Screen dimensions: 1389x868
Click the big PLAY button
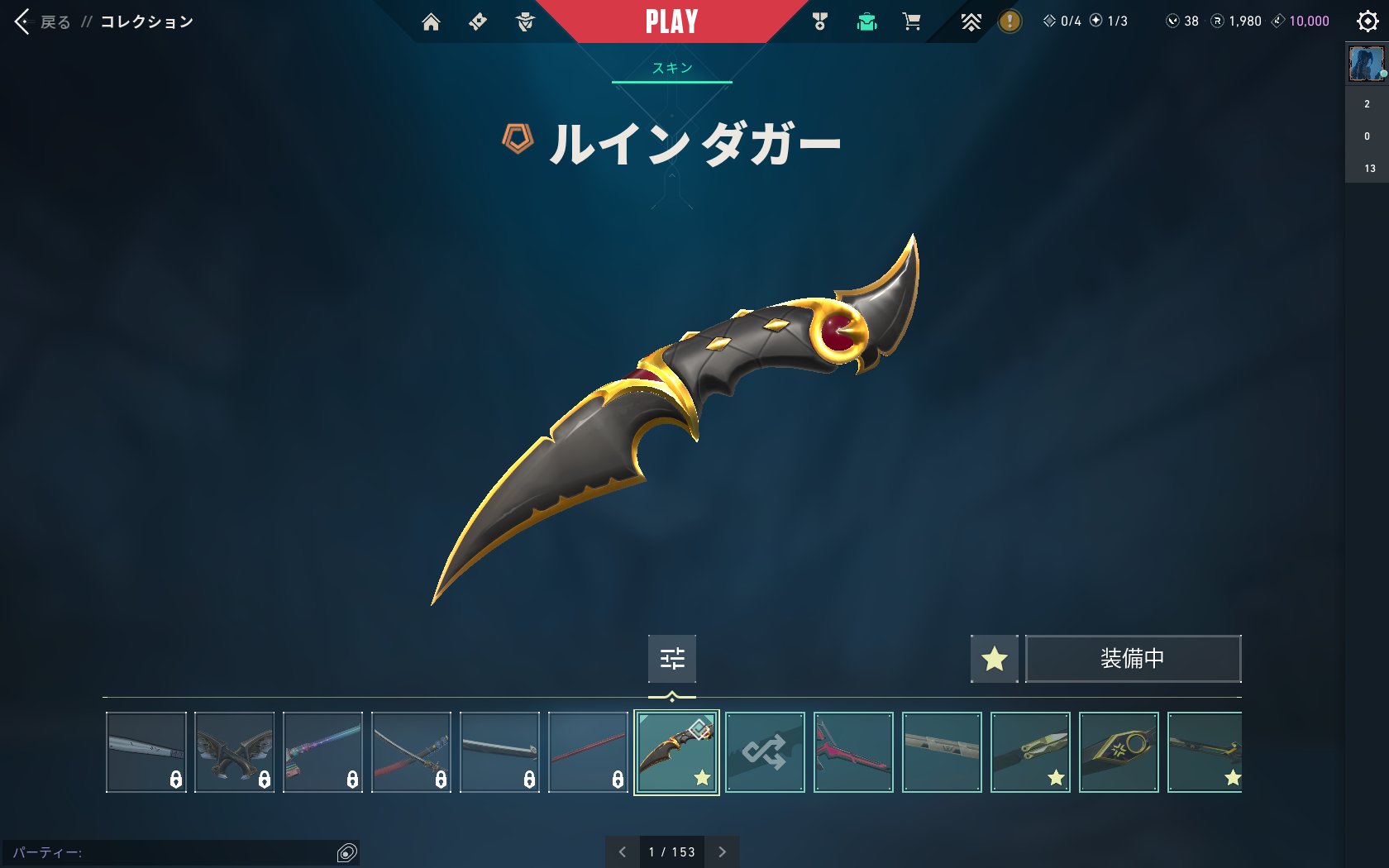(671, 21)
